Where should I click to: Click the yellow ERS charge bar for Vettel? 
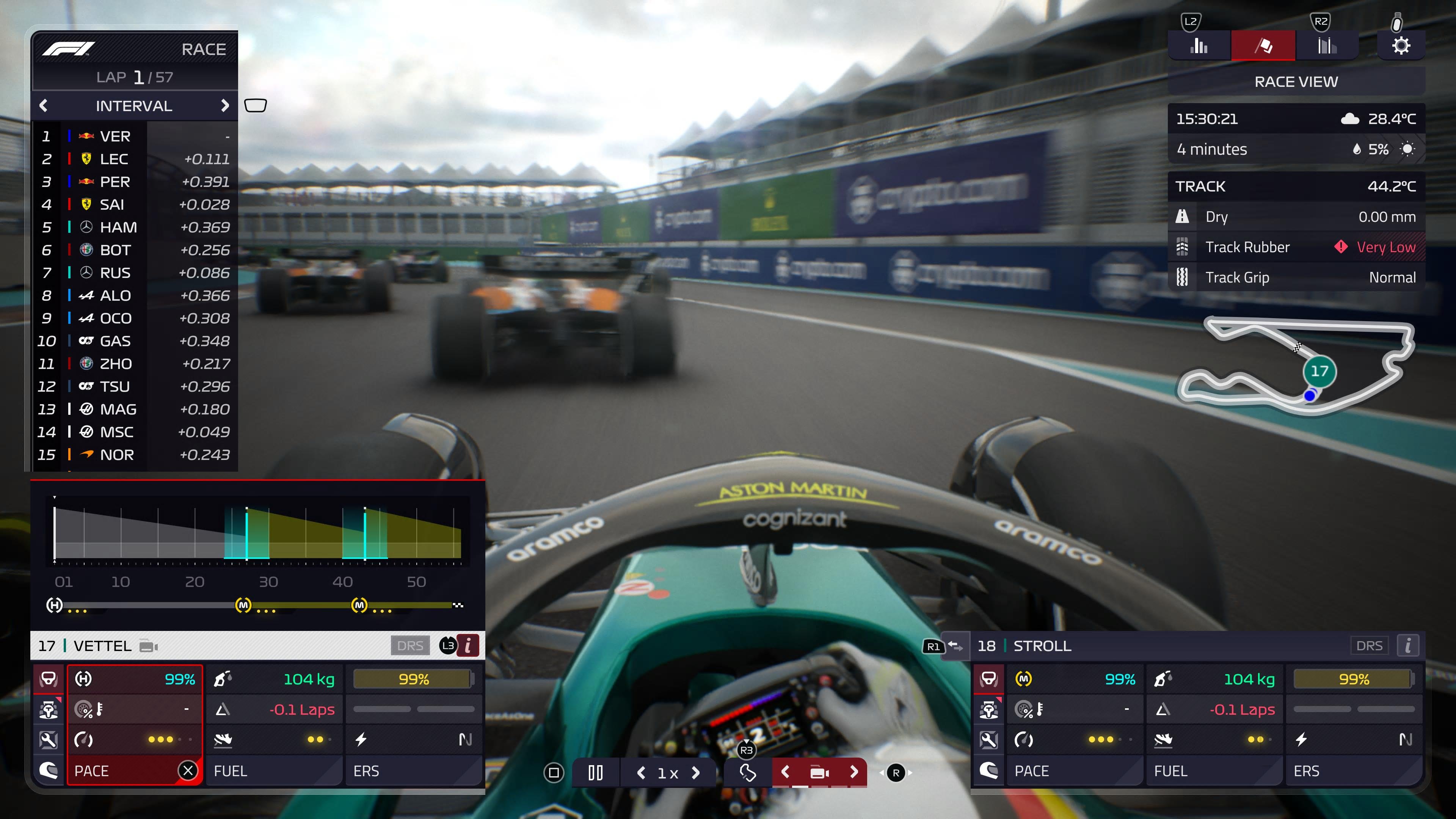tap(414, 679)
